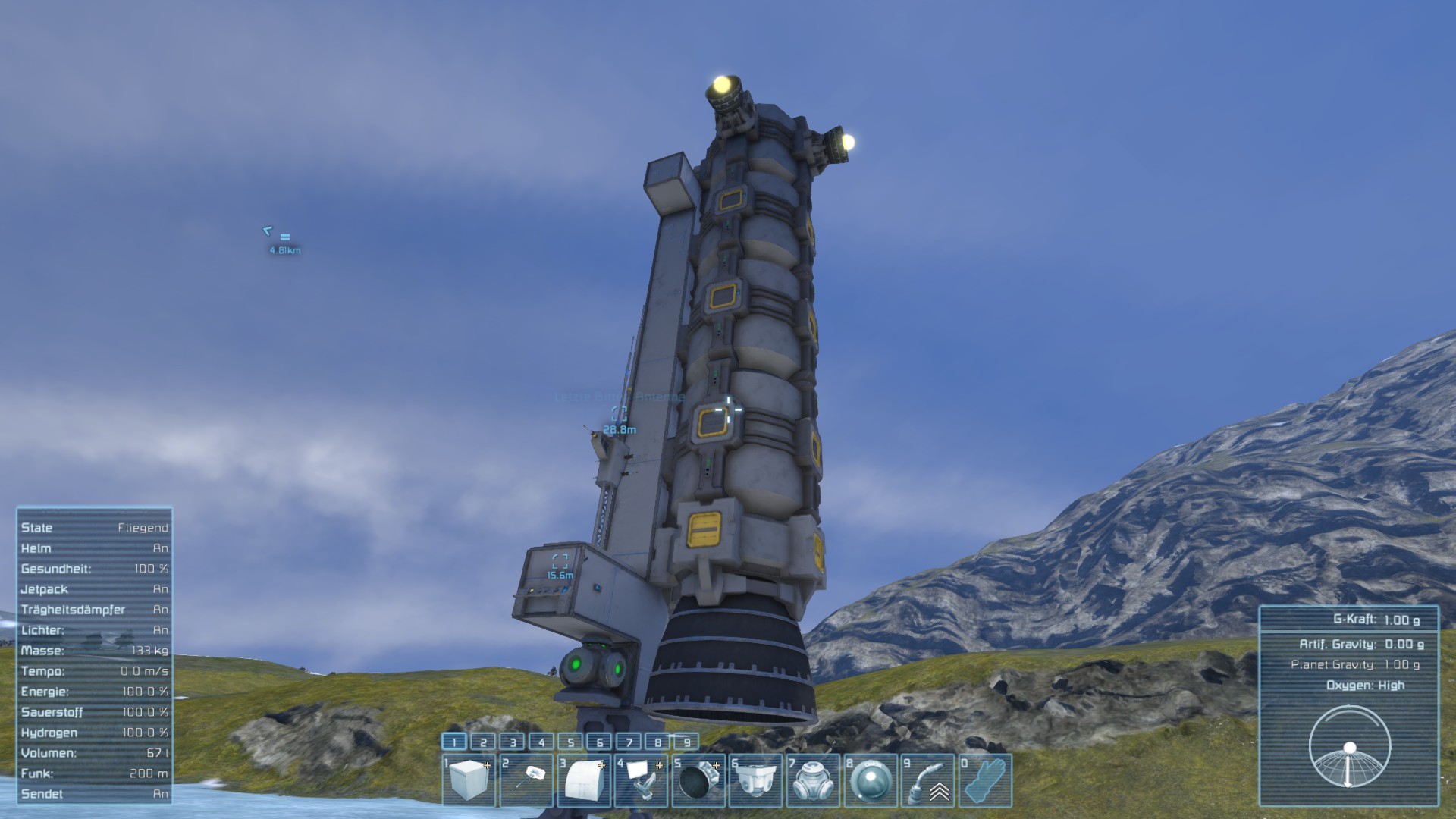Switch to toolbar page 1
The image size is (1456, 819).
coord(454,742)
